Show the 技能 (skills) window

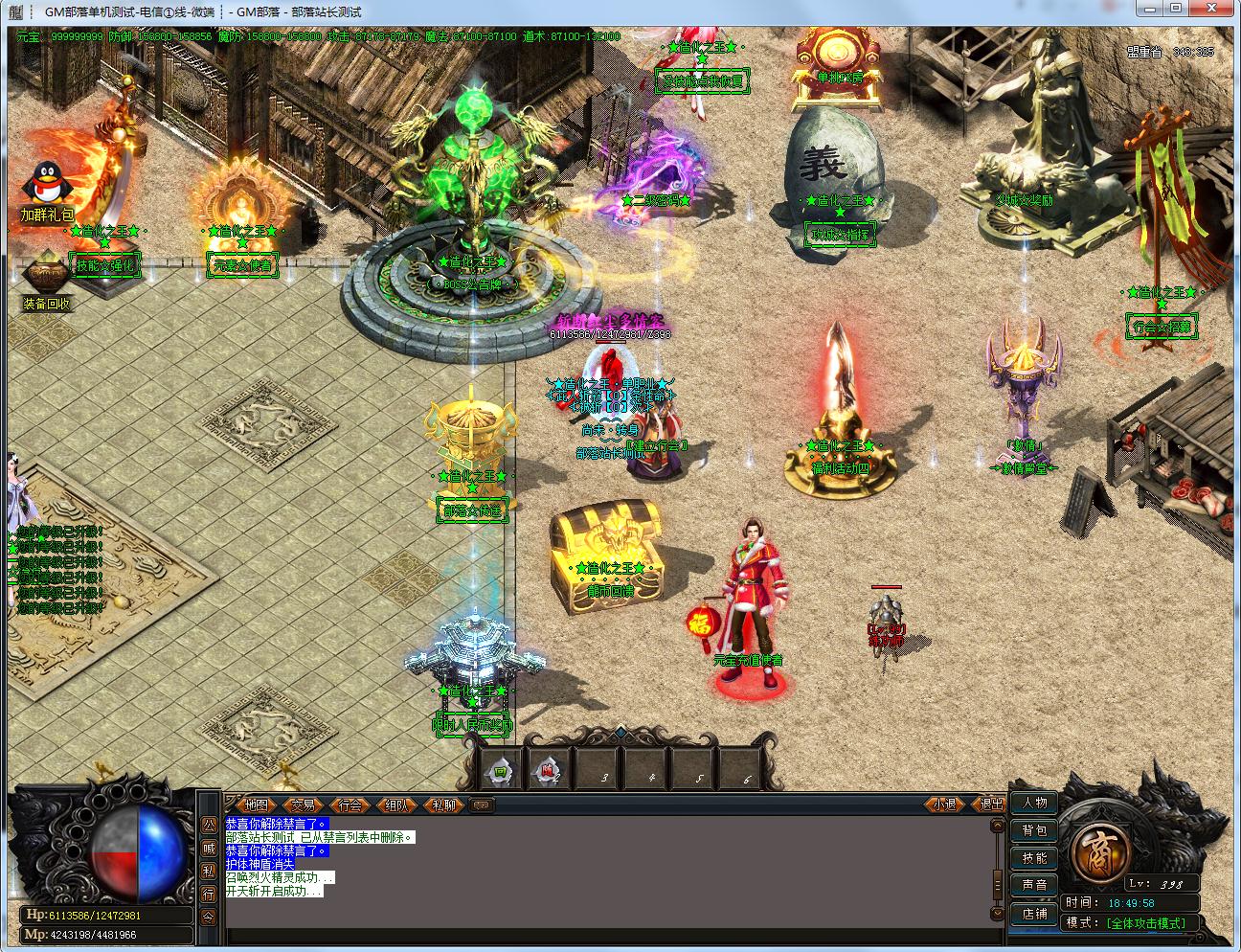point(1034,858)
